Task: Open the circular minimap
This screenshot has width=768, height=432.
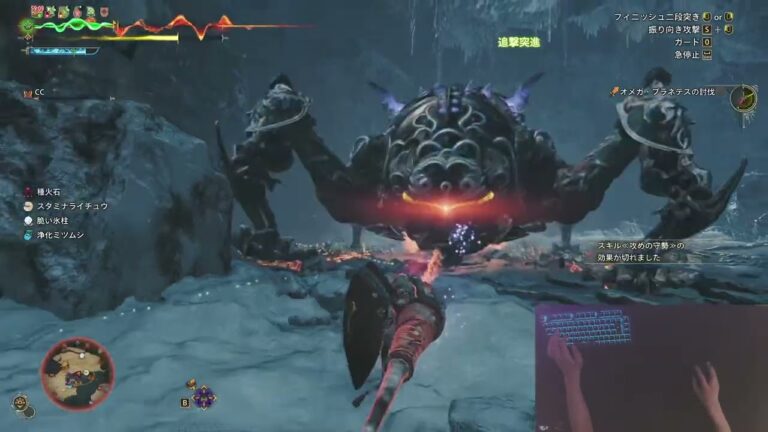Action: 77,372
